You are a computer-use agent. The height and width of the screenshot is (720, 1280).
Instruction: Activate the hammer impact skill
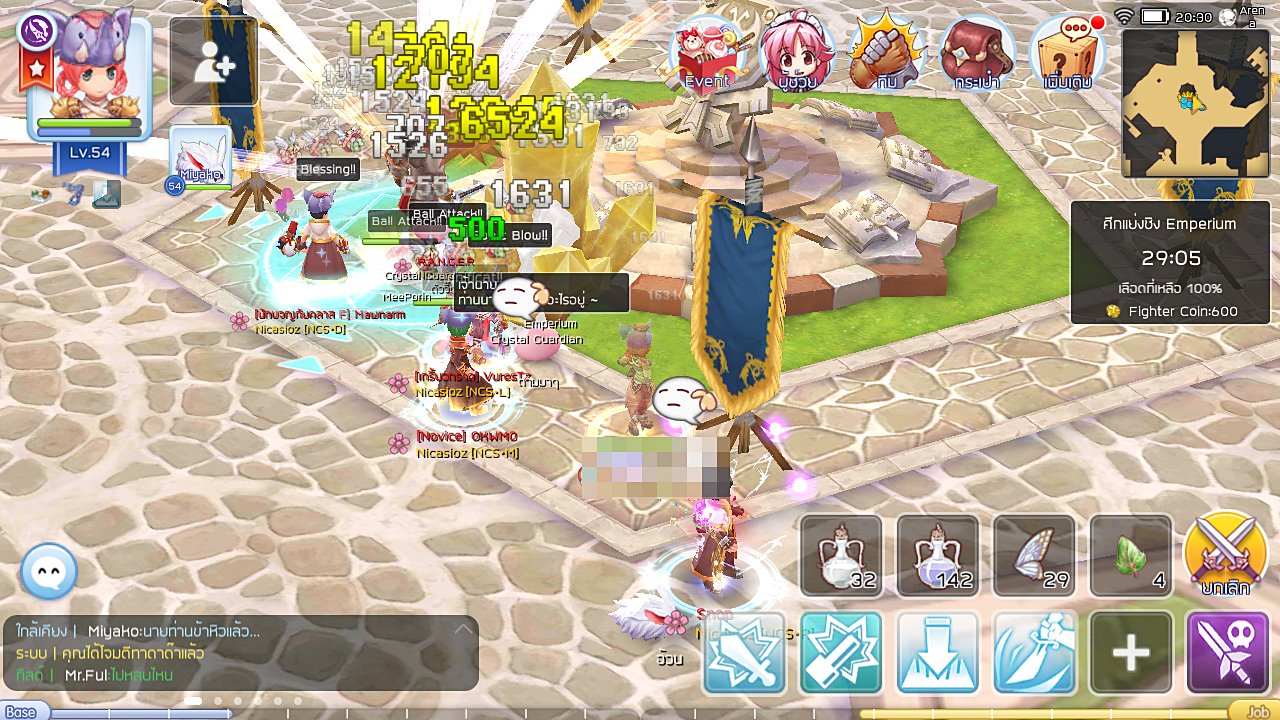(841, 652)
